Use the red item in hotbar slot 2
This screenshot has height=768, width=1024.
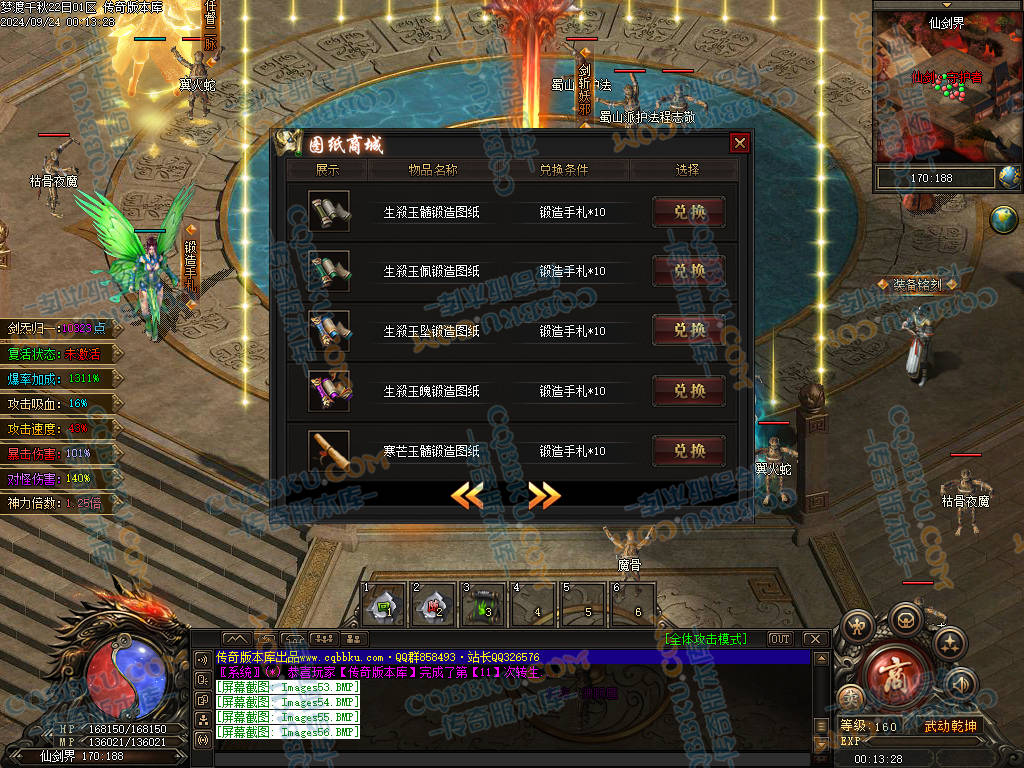coord(433,604)
